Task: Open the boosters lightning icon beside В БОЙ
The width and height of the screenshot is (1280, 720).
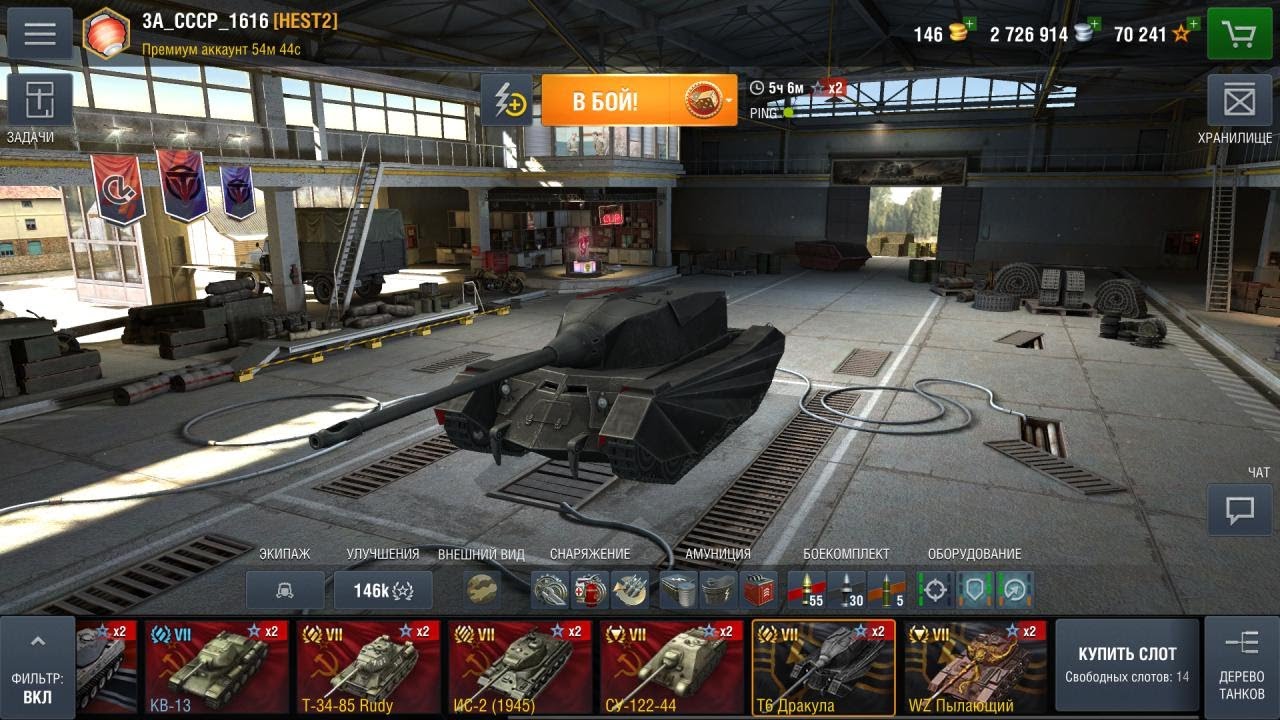Action: (508, 101)
